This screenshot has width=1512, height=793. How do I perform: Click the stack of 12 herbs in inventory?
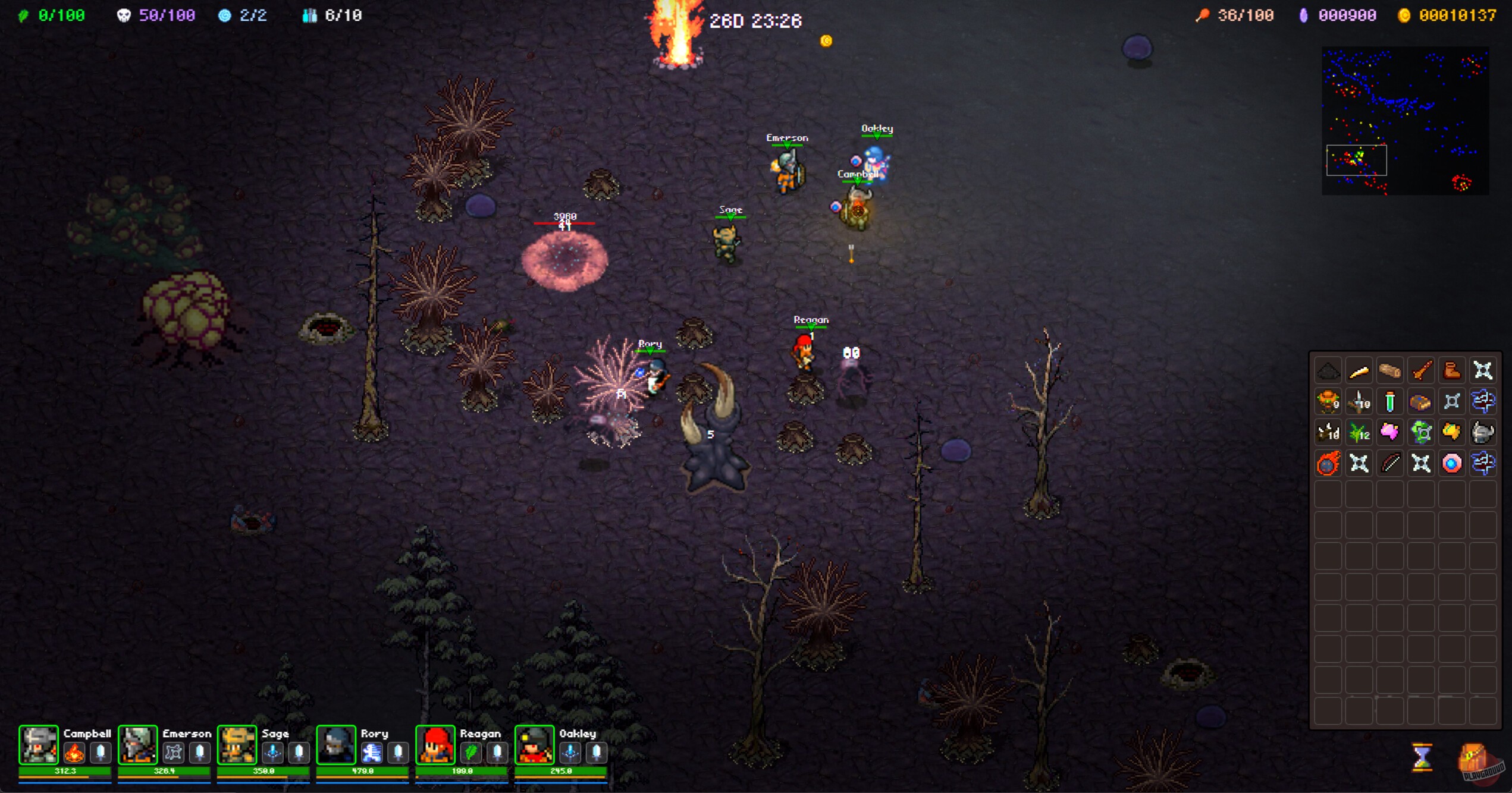click(x=1359, y=432)
